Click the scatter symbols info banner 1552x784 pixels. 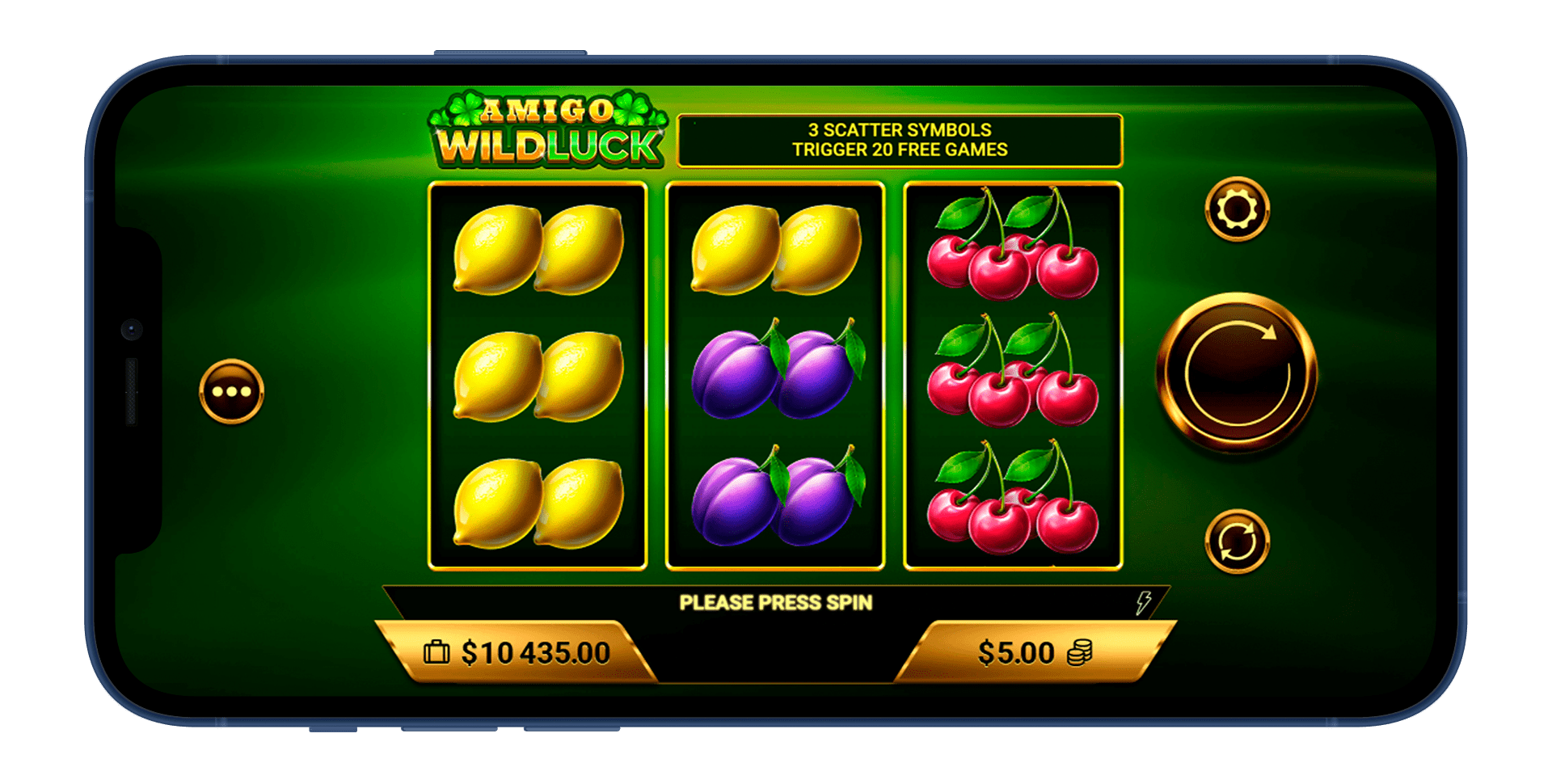pyautogui.click(x=900, y=139)
